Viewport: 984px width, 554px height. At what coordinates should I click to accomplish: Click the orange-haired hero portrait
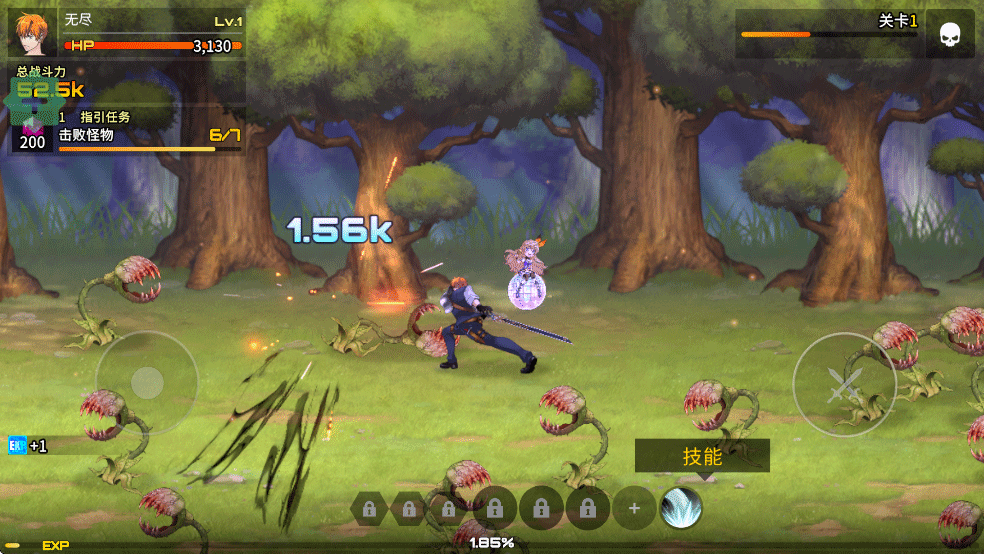(x=33, y=32)
